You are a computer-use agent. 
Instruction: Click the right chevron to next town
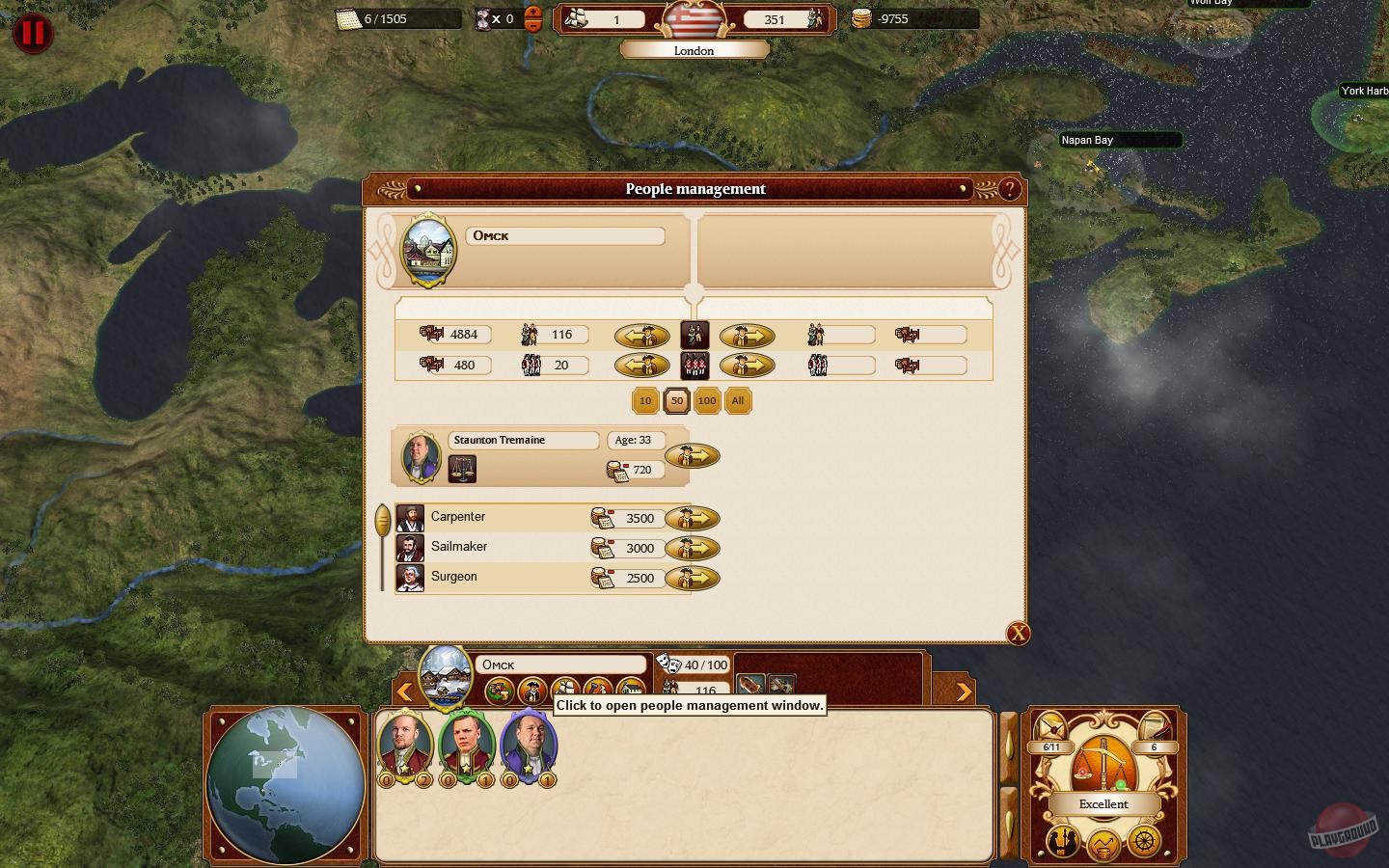(966, 692)
